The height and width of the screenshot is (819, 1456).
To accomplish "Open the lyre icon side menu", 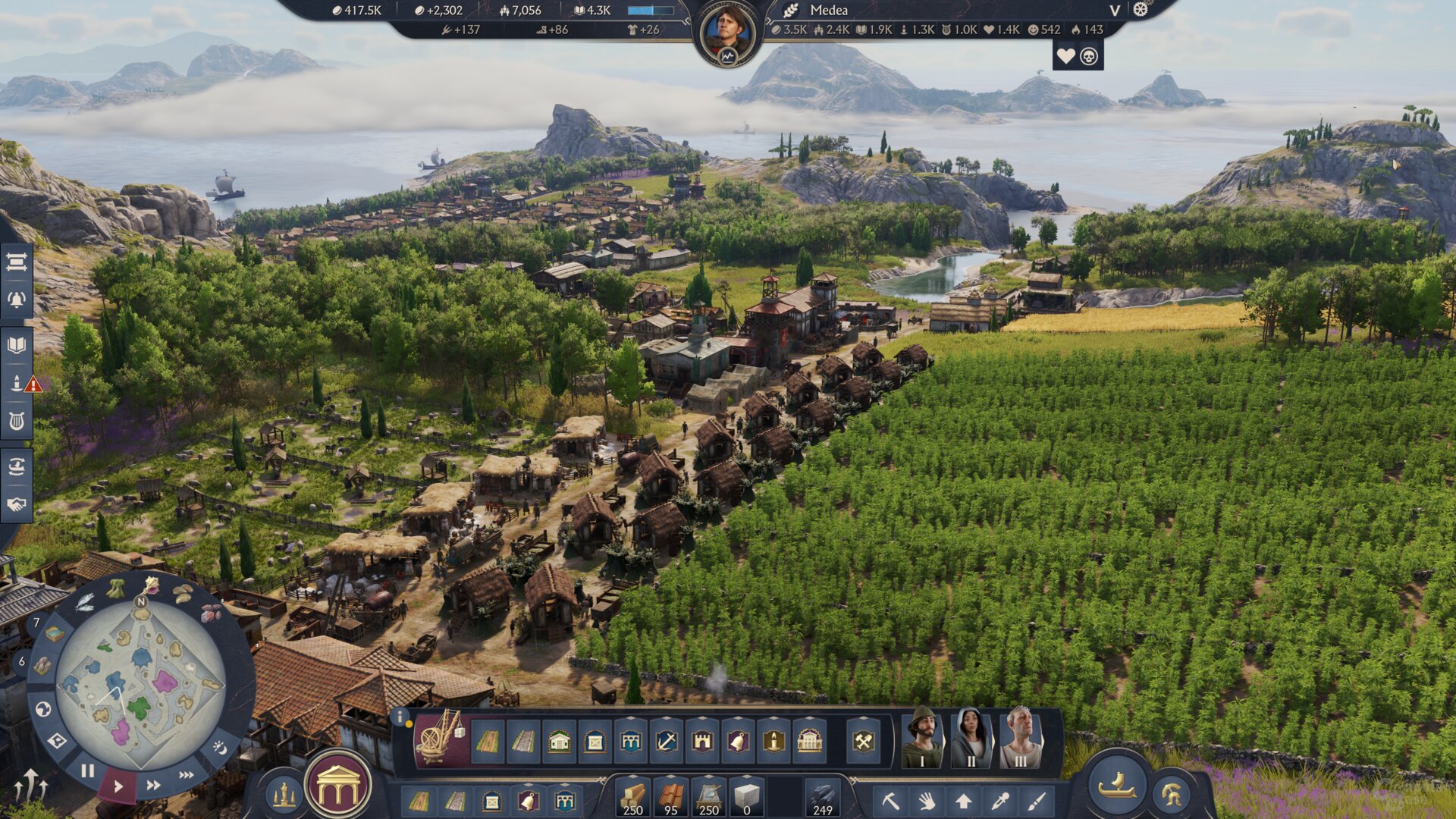I will click(17, 421).
